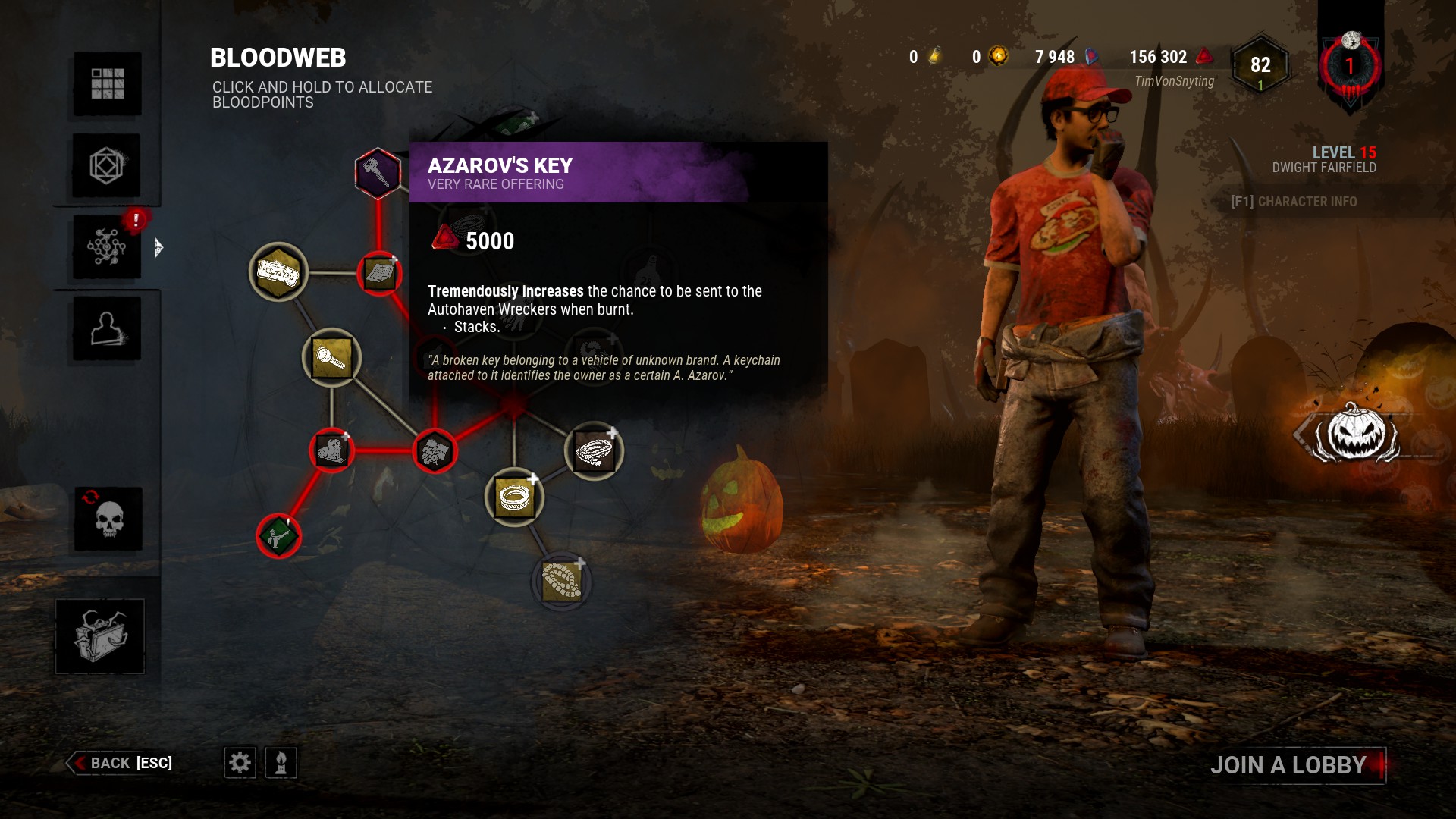Image resolution: width=1456 pixels, height=819 pixels.
Task: Select the rope coil node on the Bloodweb
Action: (595, 450)
